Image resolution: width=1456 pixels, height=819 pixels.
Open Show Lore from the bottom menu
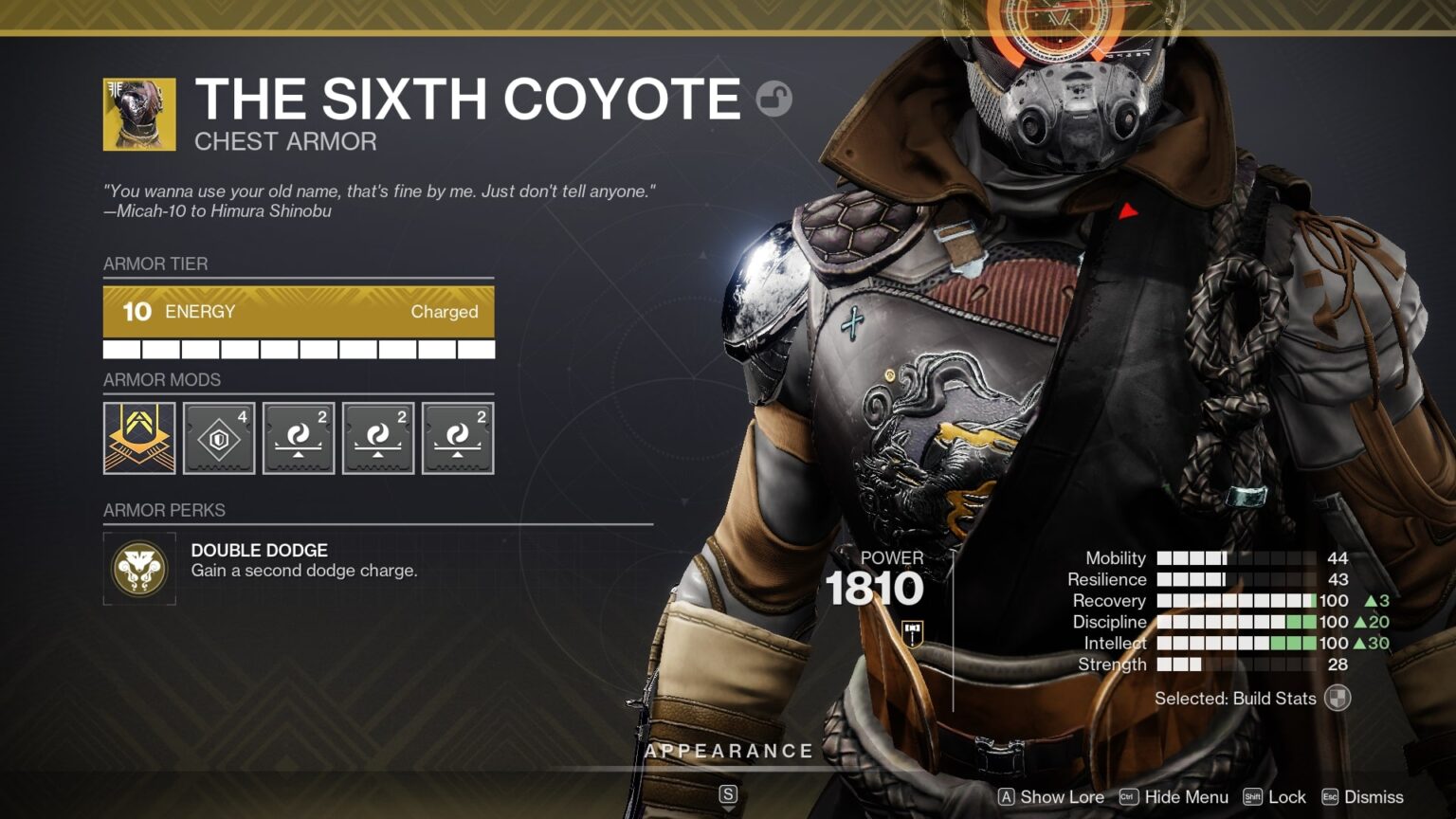(x=1055, y=797)
